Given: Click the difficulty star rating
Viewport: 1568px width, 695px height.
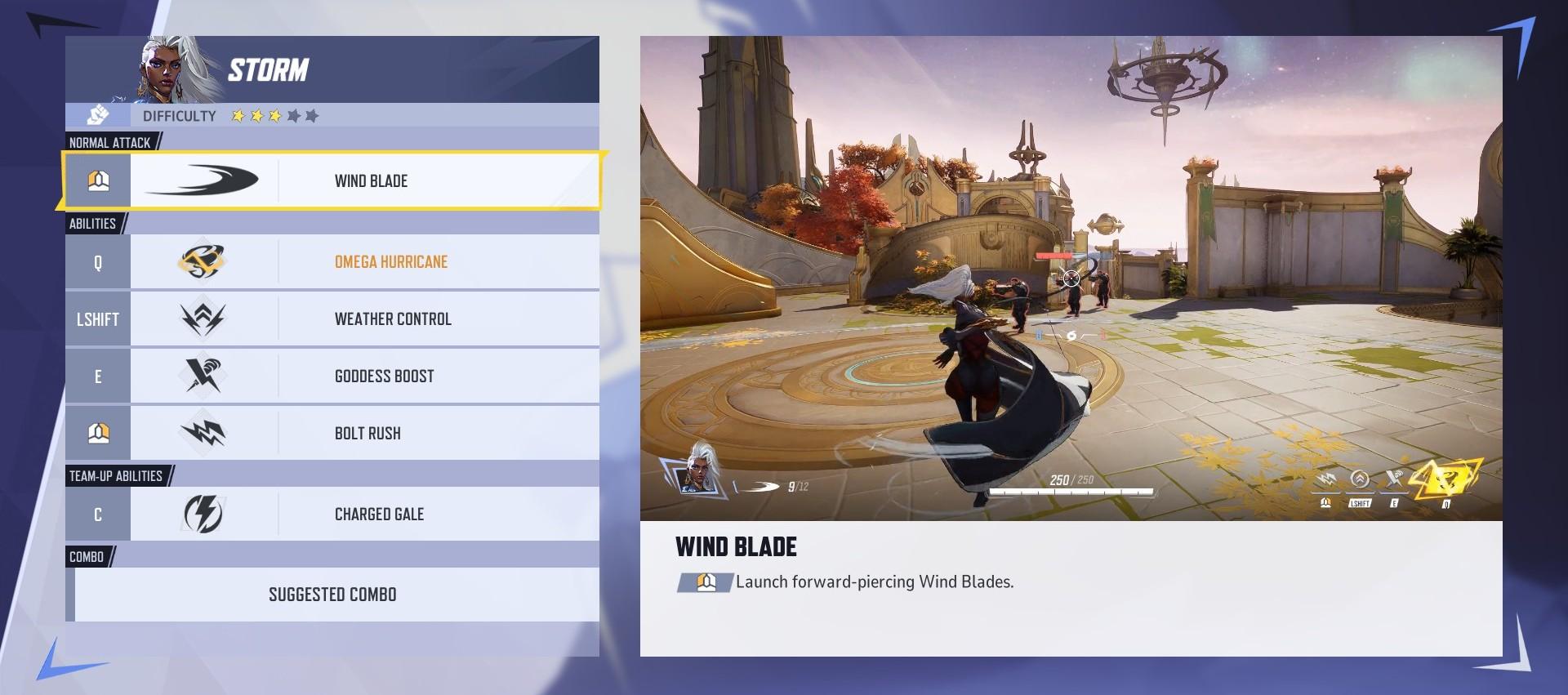Looking at the screenshot, I should coord(276,116).
